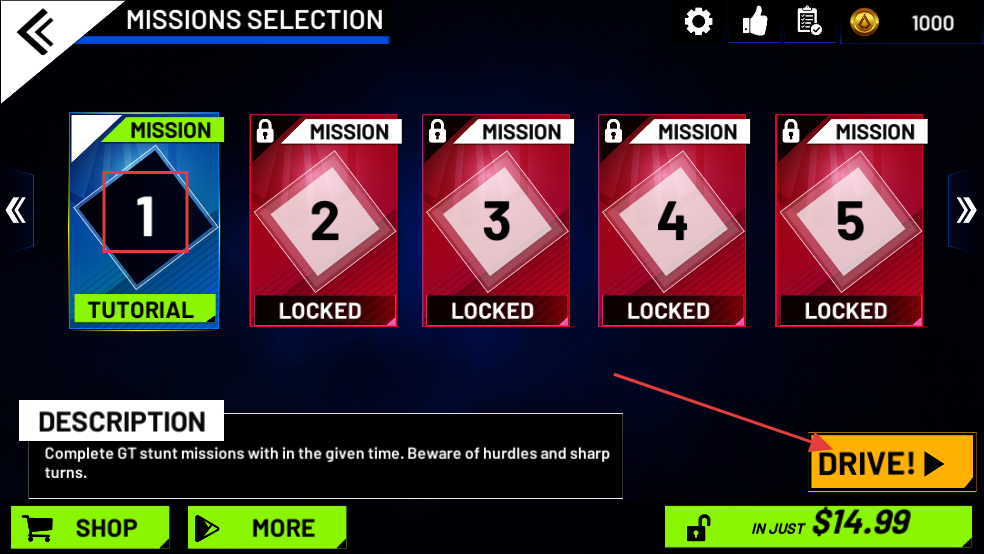Select the Mission 1 Tutorial card
The height and width of the screenshot is (554, 984).
(145, 220)
